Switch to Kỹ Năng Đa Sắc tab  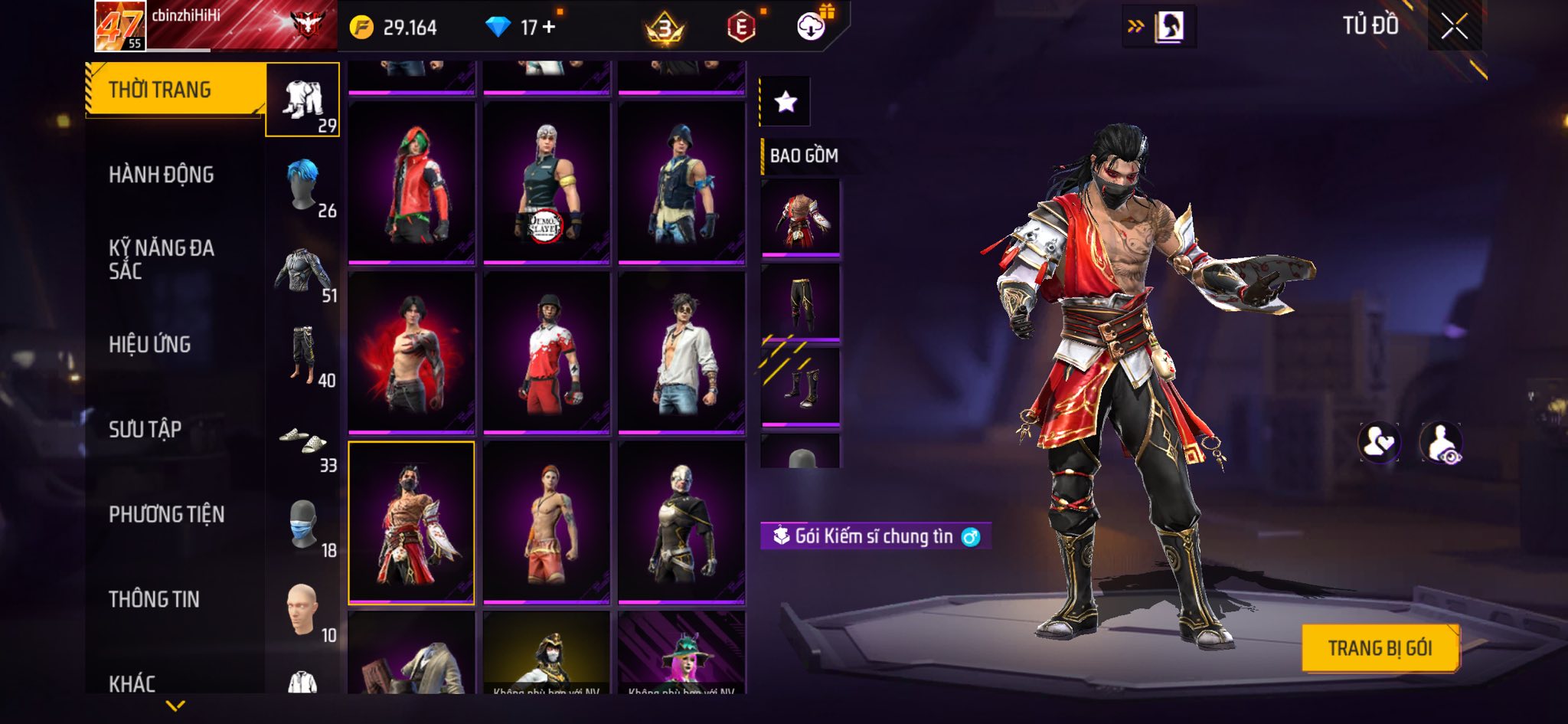tap(161, 259)
